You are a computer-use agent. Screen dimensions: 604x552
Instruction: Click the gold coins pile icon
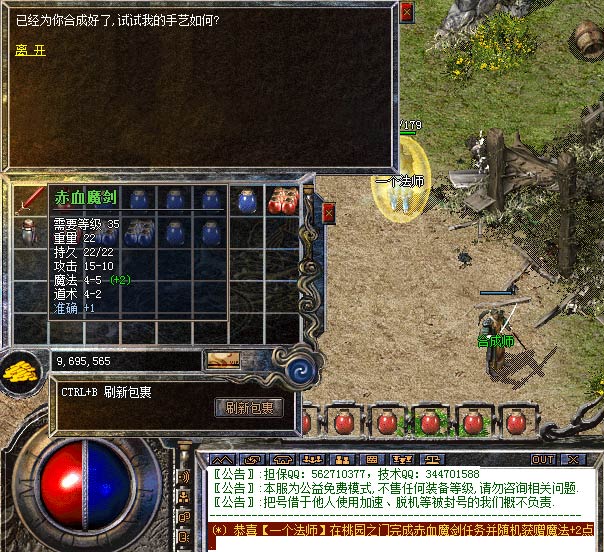[20, 372]
